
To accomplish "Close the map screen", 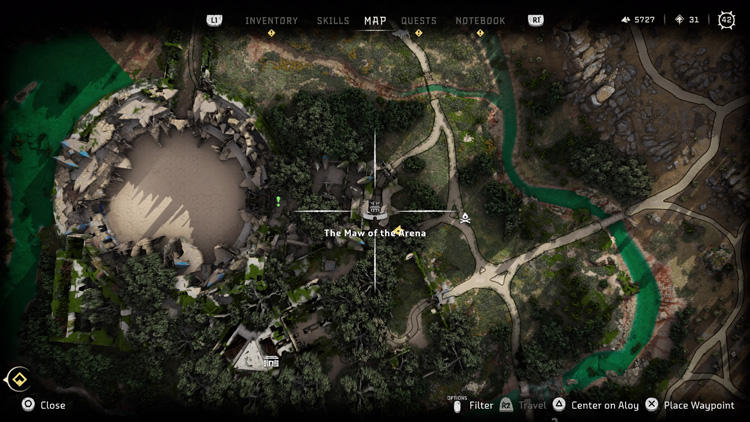I will pos(44,405).
